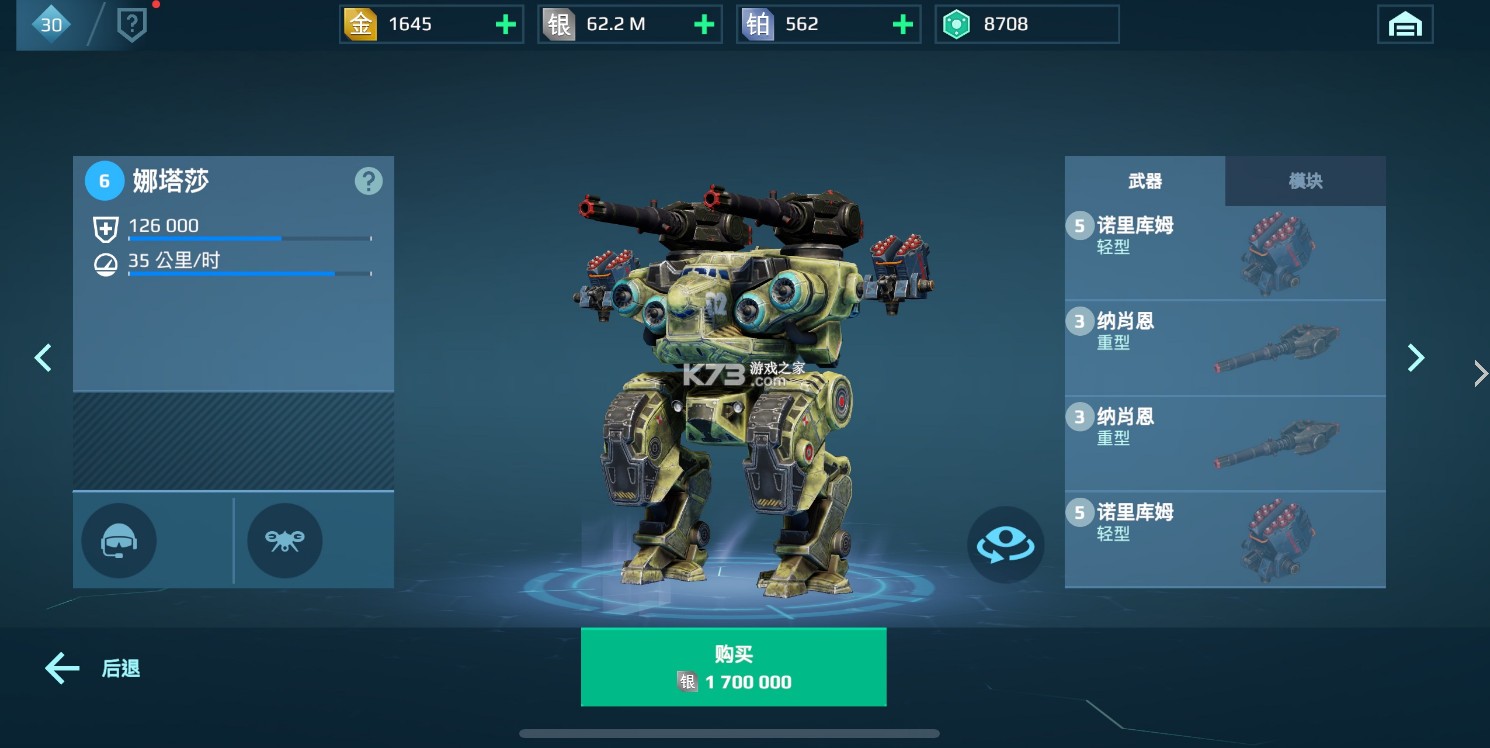Show the previous robot with the left arrow
The image size is (1490, 748).
43,357
